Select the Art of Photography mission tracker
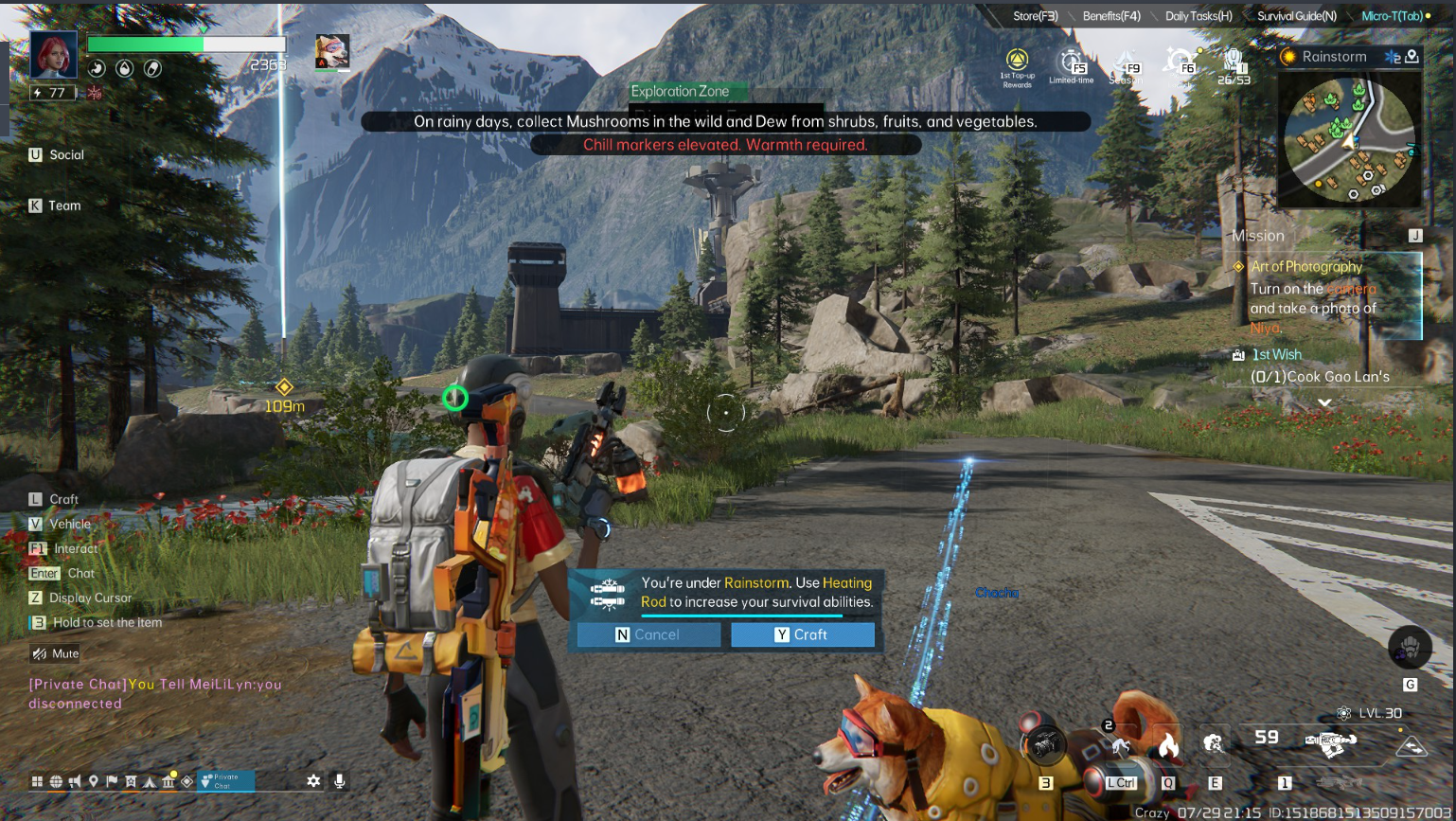The image size is (1456, 821). point(1325,295)
